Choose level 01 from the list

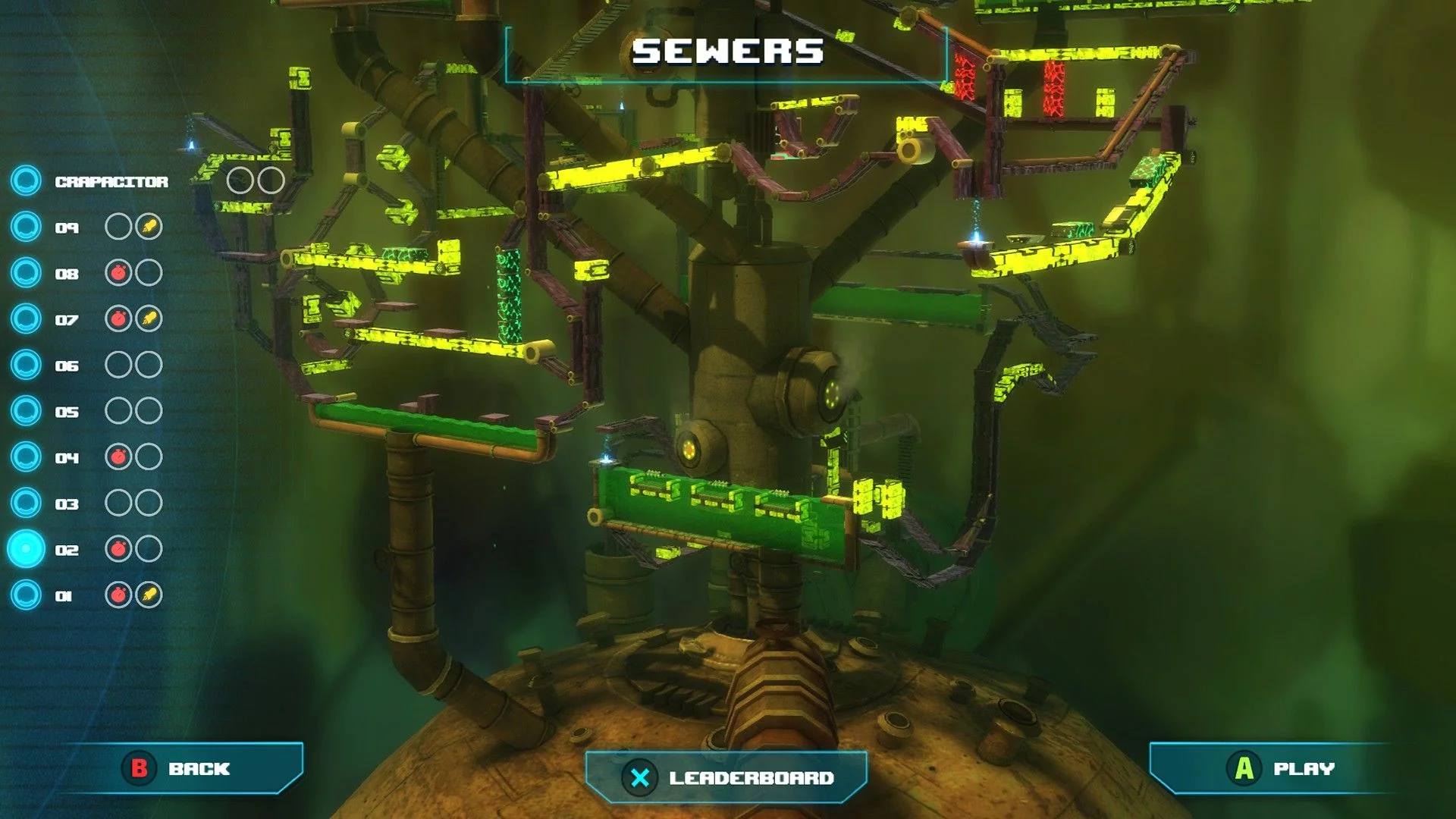(64, 596)
